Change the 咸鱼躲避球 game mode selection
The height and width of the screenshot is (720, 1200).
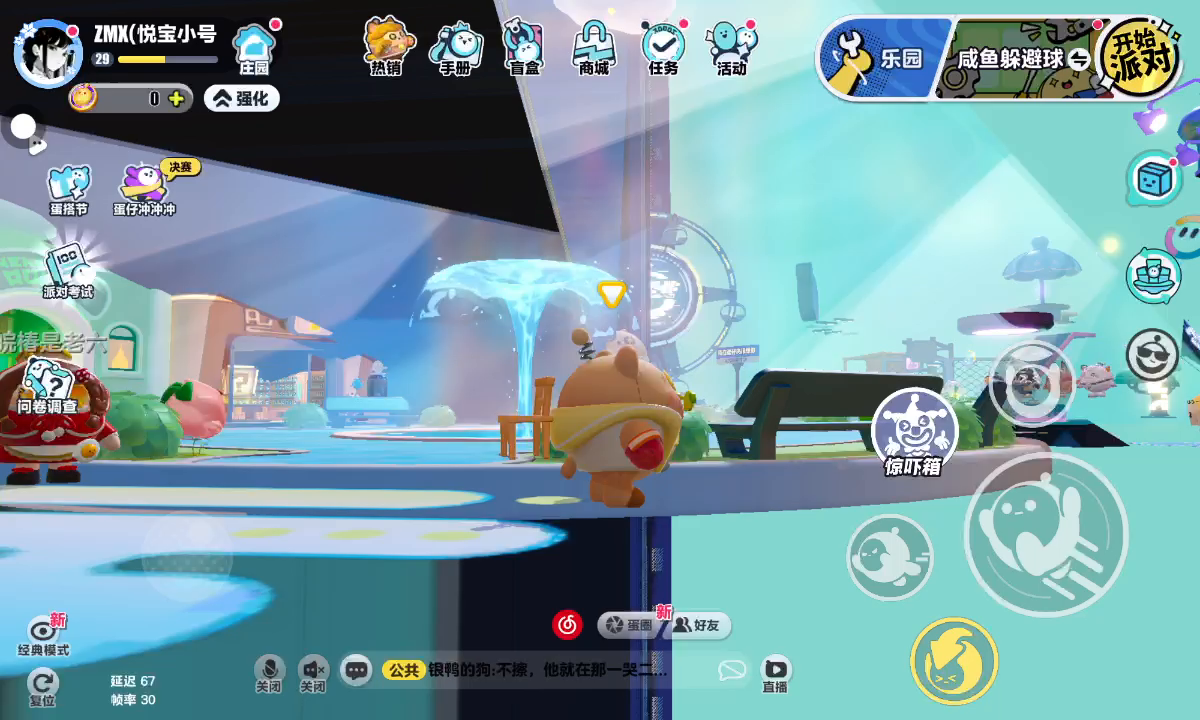click(1020, 59)
